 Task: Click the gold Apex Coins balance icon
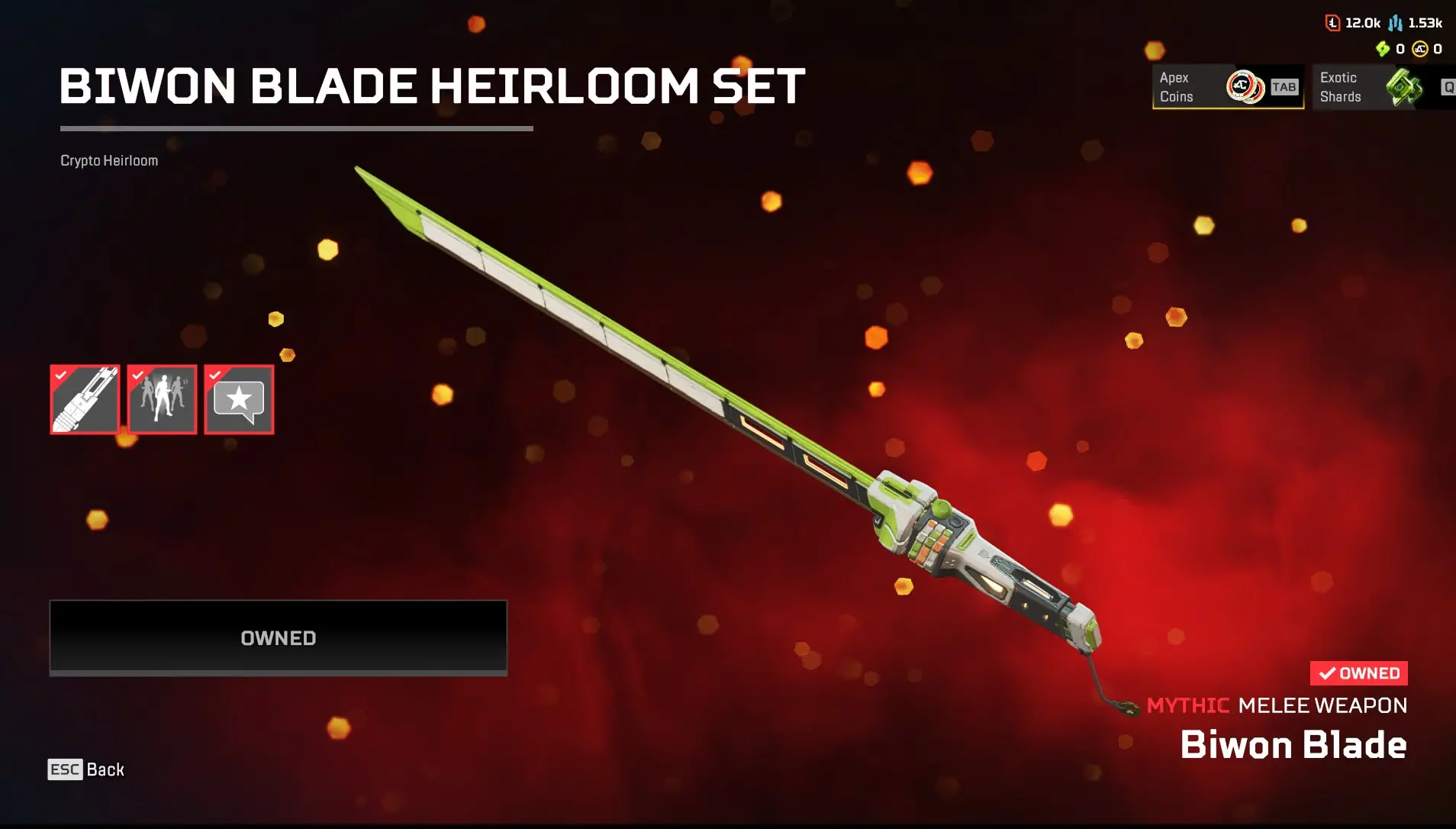point(1420,49)
